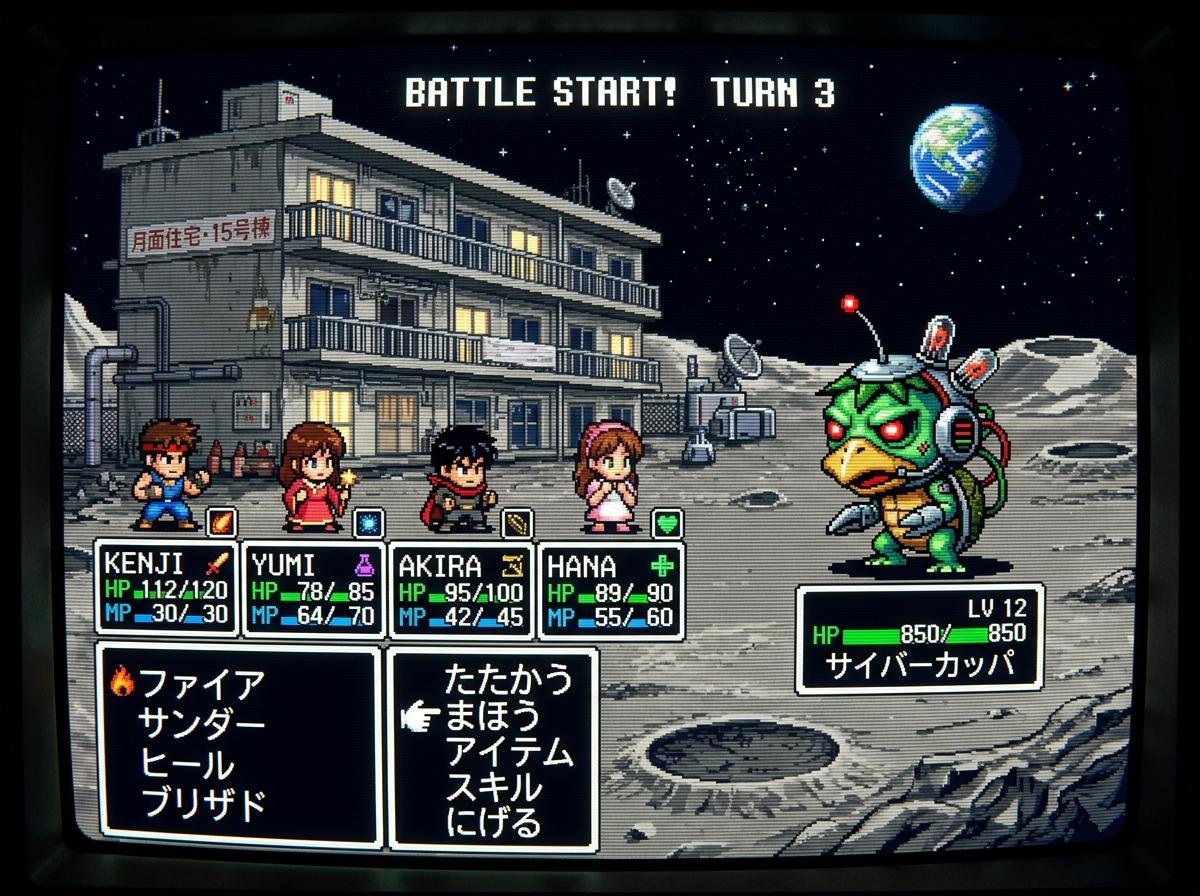The width and height of the screenshot is (1200, 896).
Task: Click Yumi's blue spark element icon
Action: pyautogui.click(x=368, y=523)
